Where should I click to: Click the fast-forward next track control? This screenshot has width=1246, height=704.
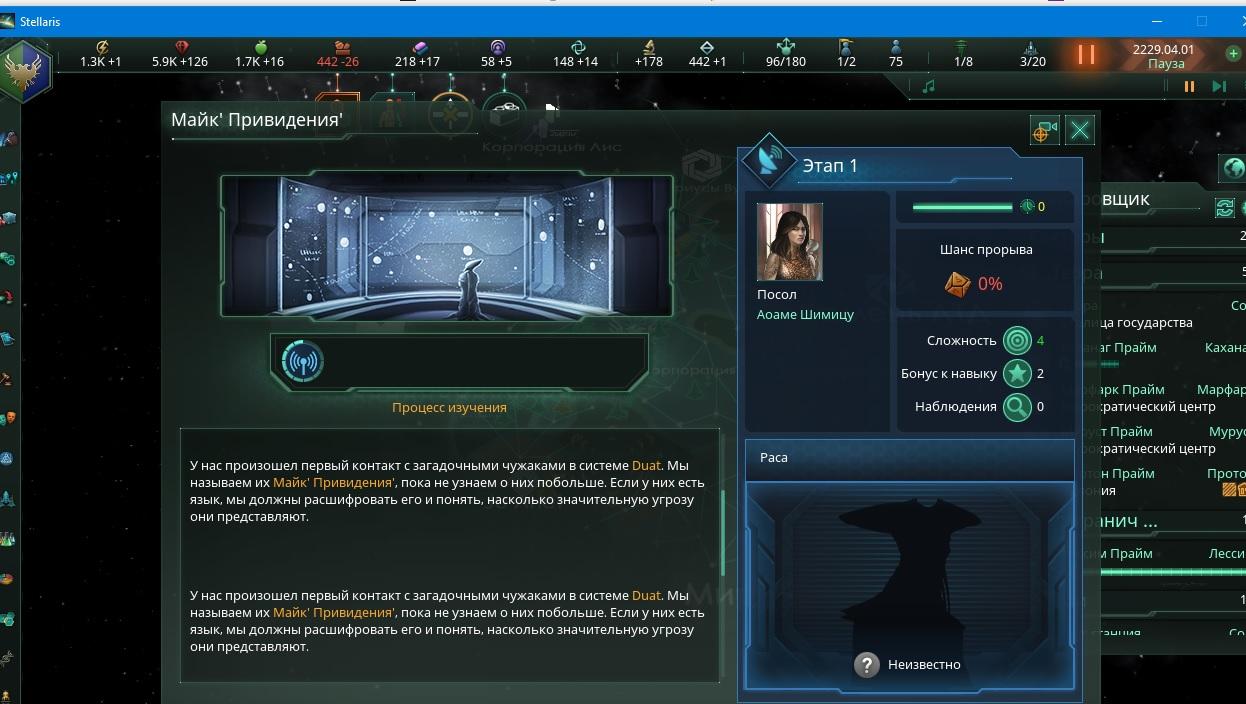tap(1218, 86)
